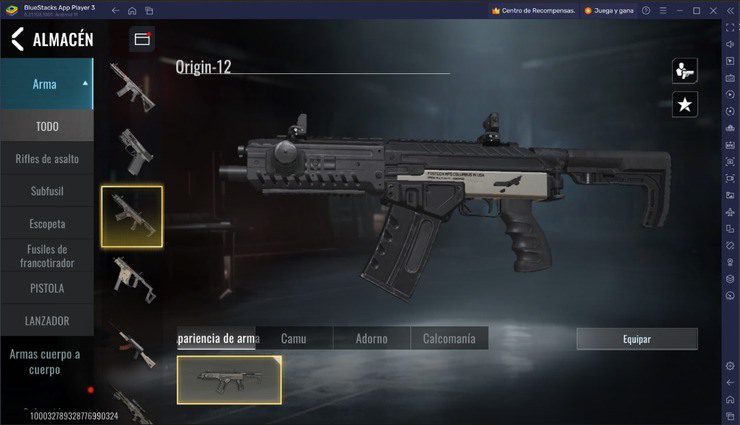
Task: Show the Rifles de asalto category
Action: point(47,159)
